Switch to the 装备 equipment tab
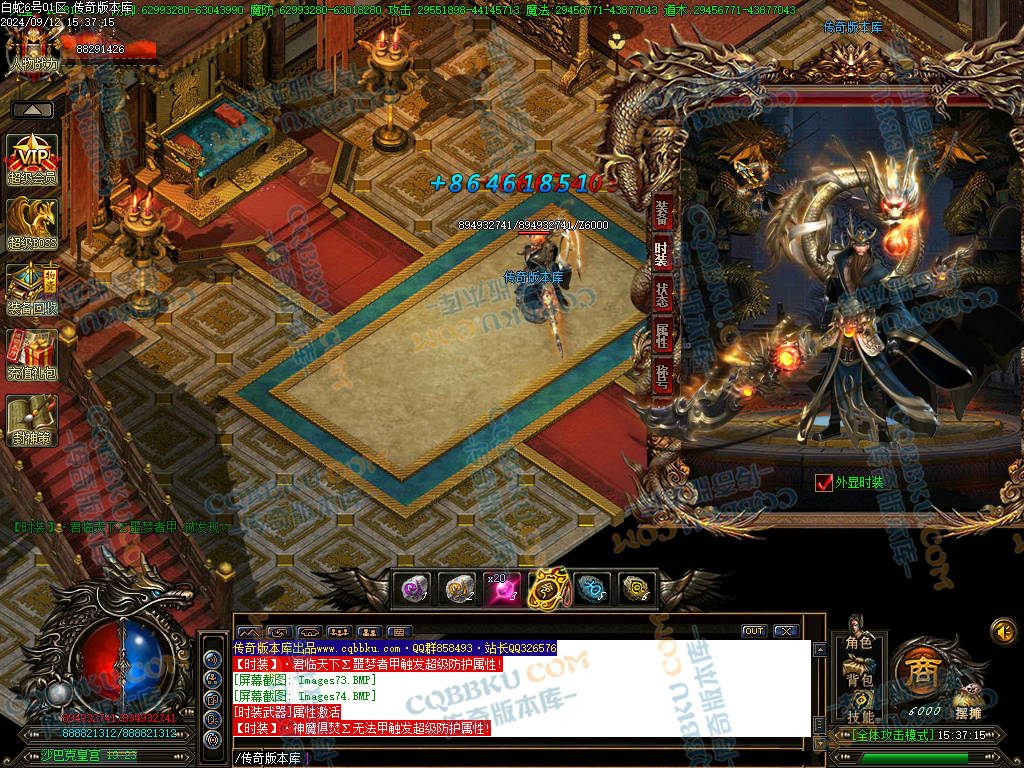 (662, 213)
